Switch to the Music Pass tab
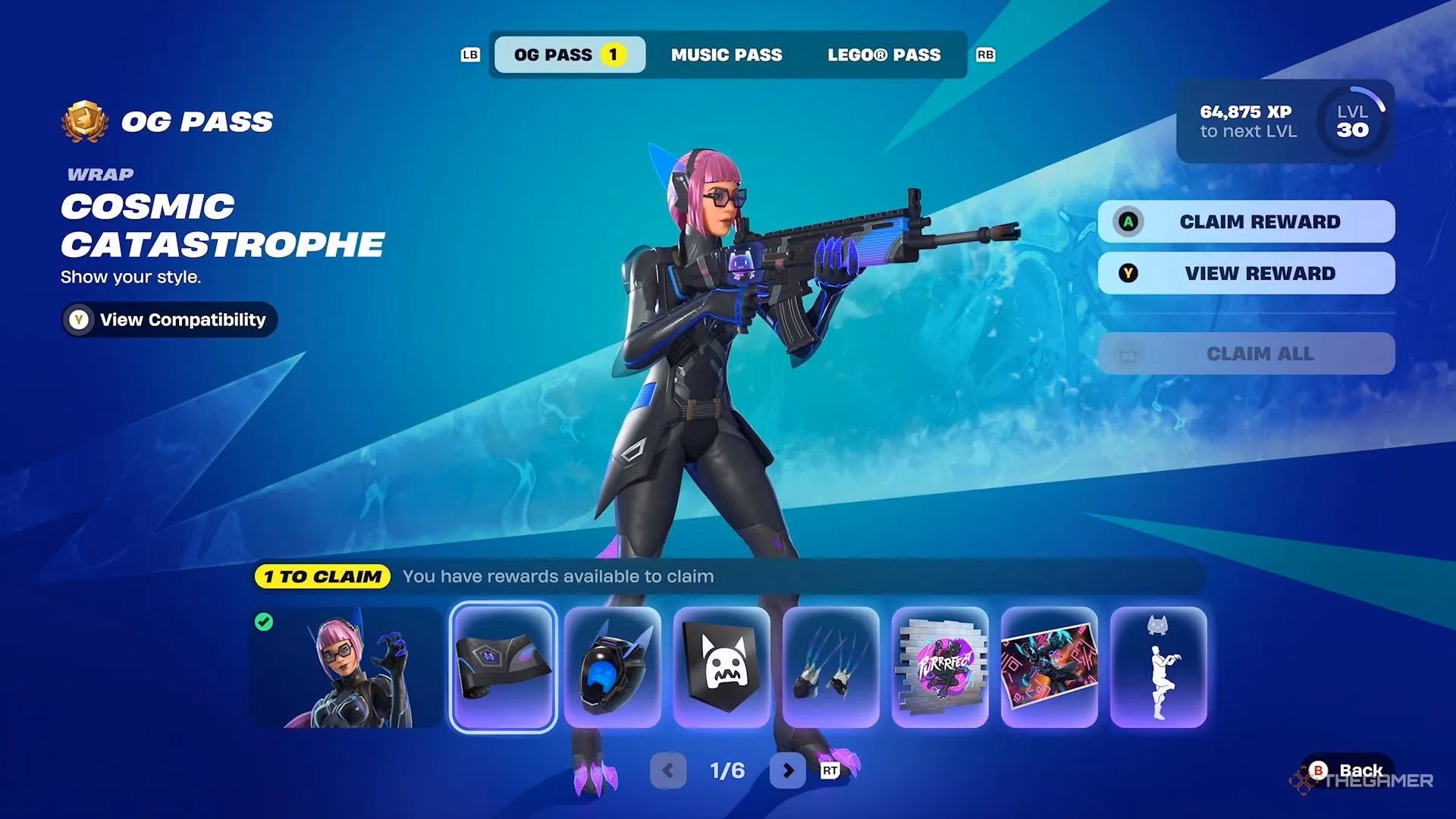1456x819 pixels. [726, 54]
